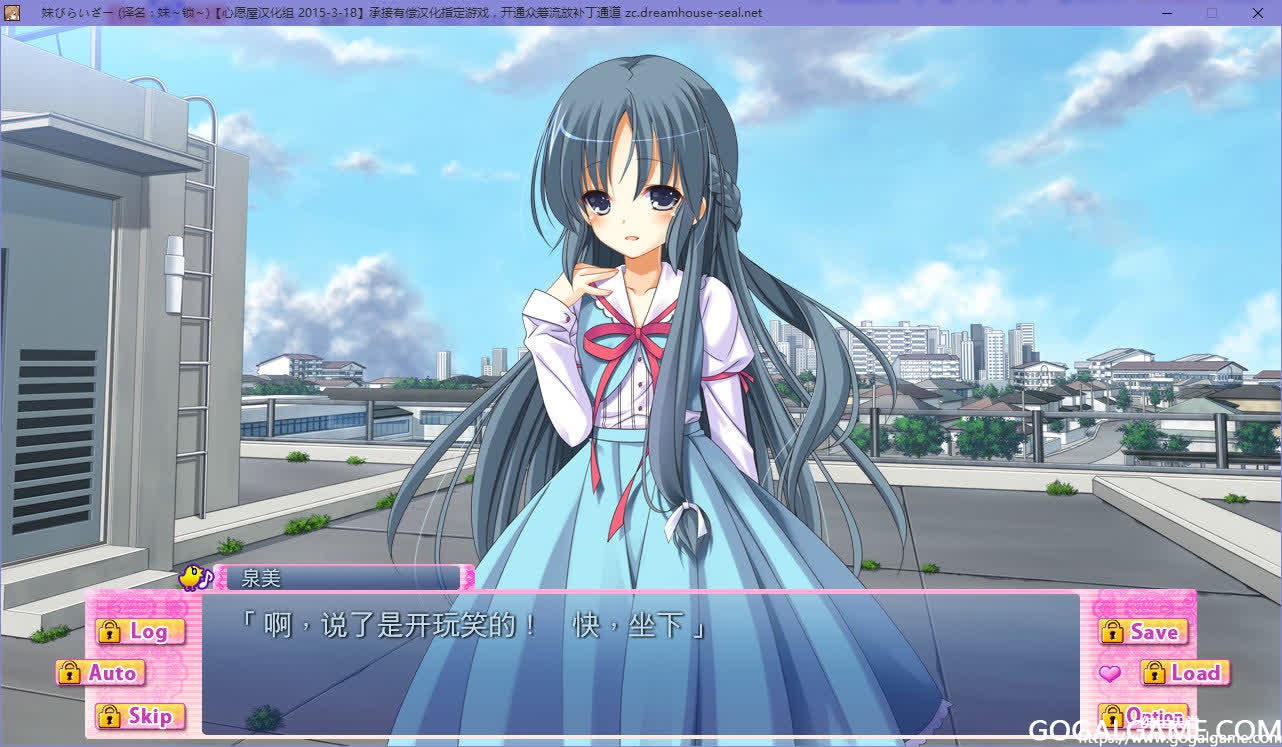Open the Load menu
1282x747 pixels.
pyautogui.click(x=1184, y=673)
